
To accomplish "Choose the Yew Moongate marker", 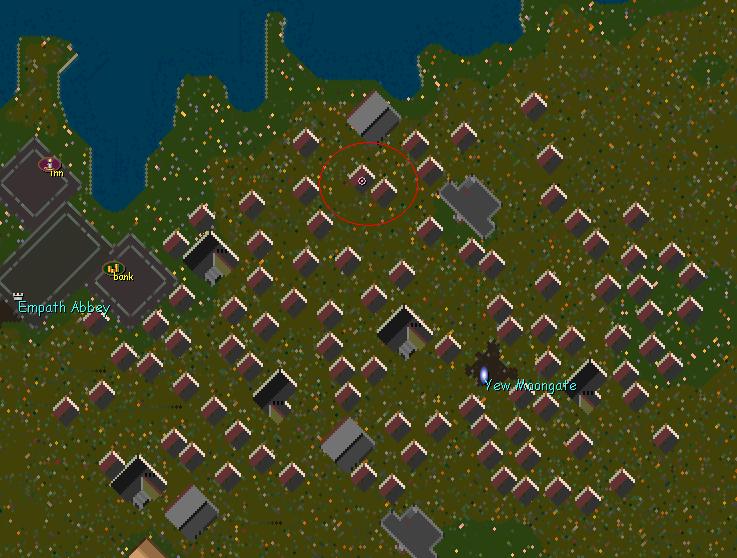I will [484, 373].
